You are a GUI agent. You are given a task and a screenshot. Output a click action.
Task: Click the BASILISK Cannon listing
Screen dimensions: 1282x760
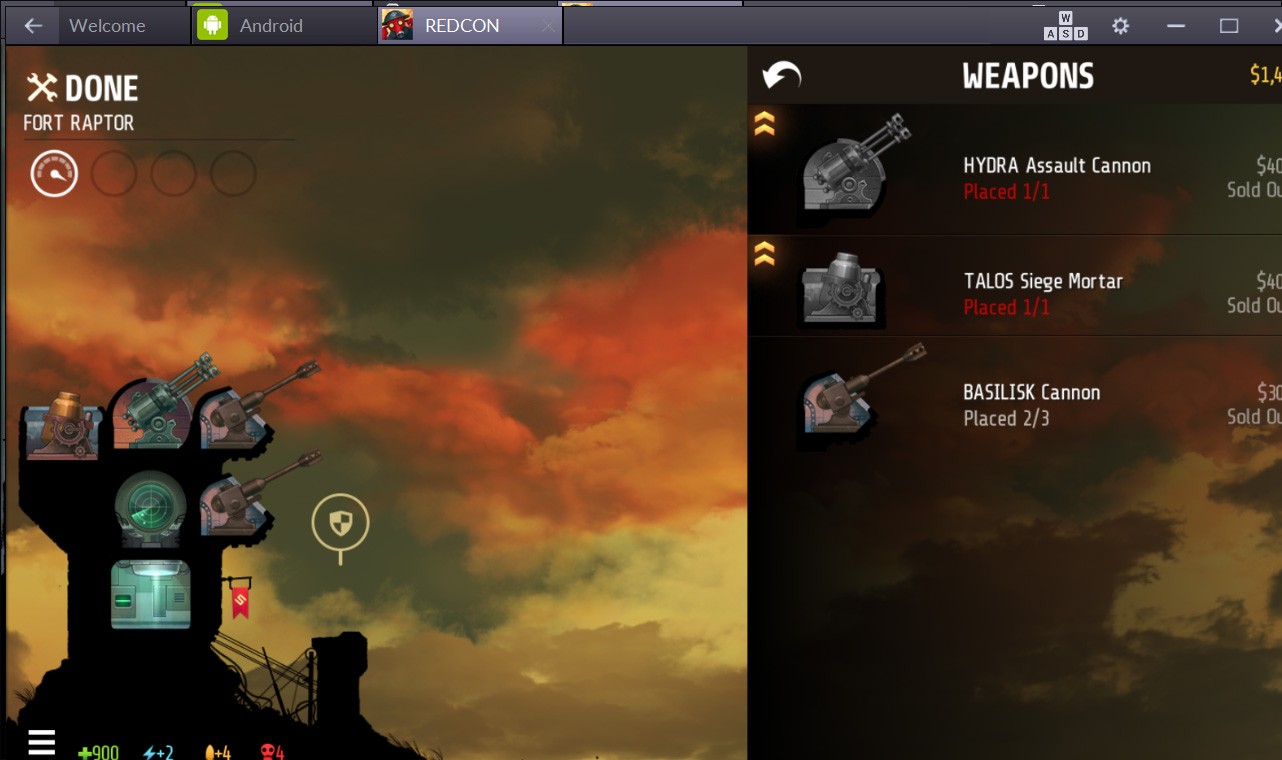(x=1030, y=393)
